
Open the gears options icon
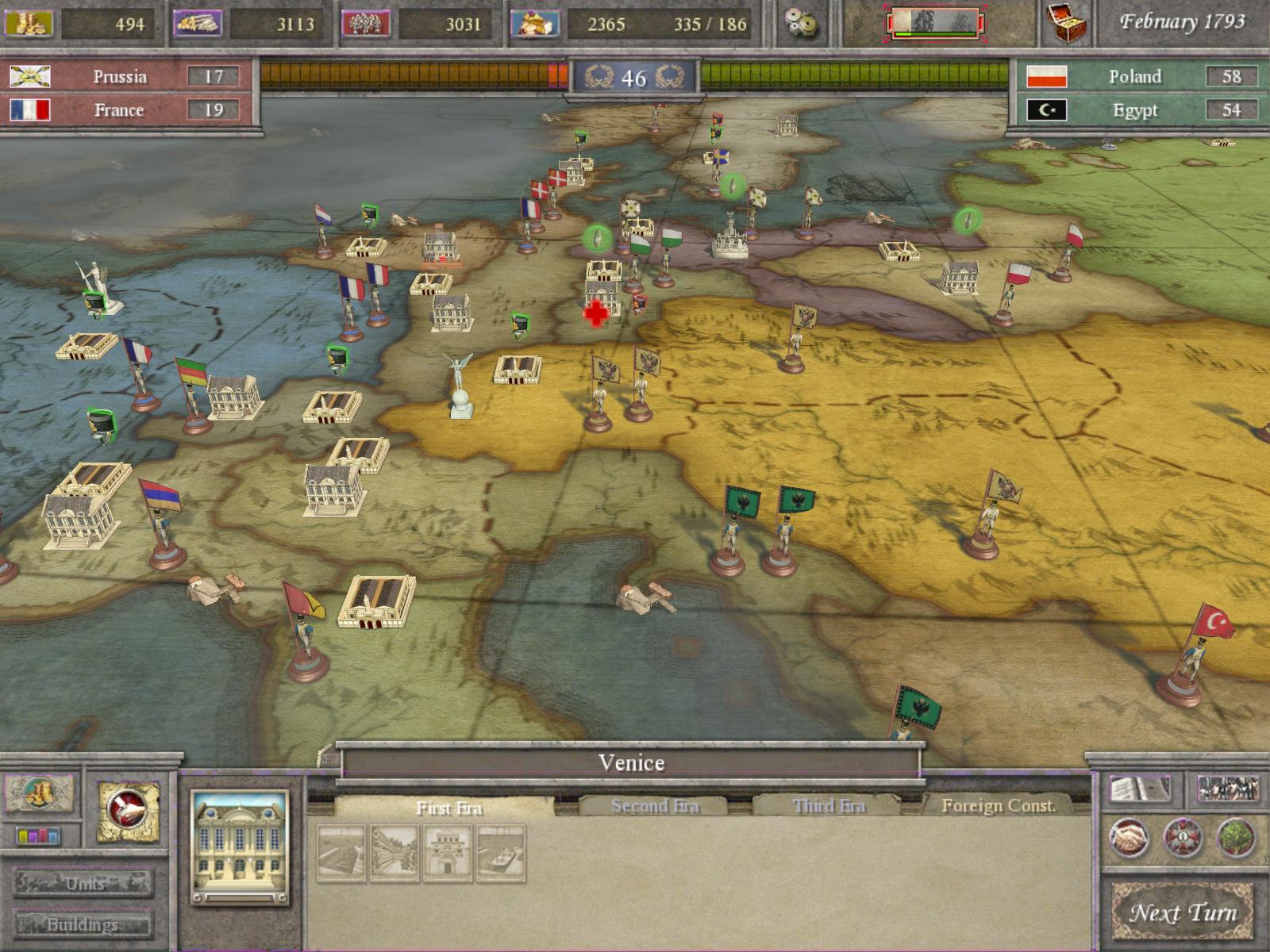pos(798,22)
